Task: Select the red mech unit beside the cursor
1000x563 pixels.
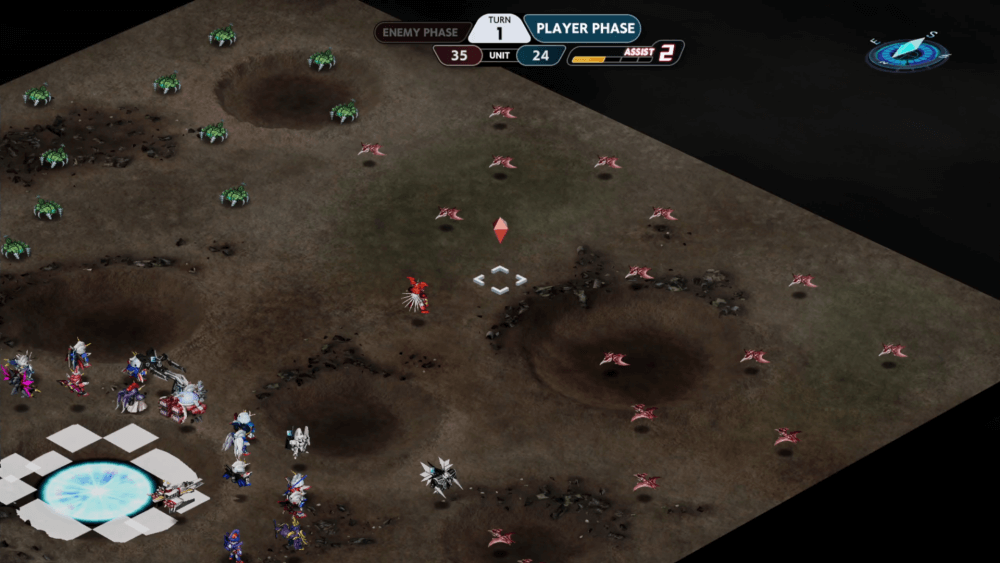Action: pyautogui.click(x=416, y=296)
